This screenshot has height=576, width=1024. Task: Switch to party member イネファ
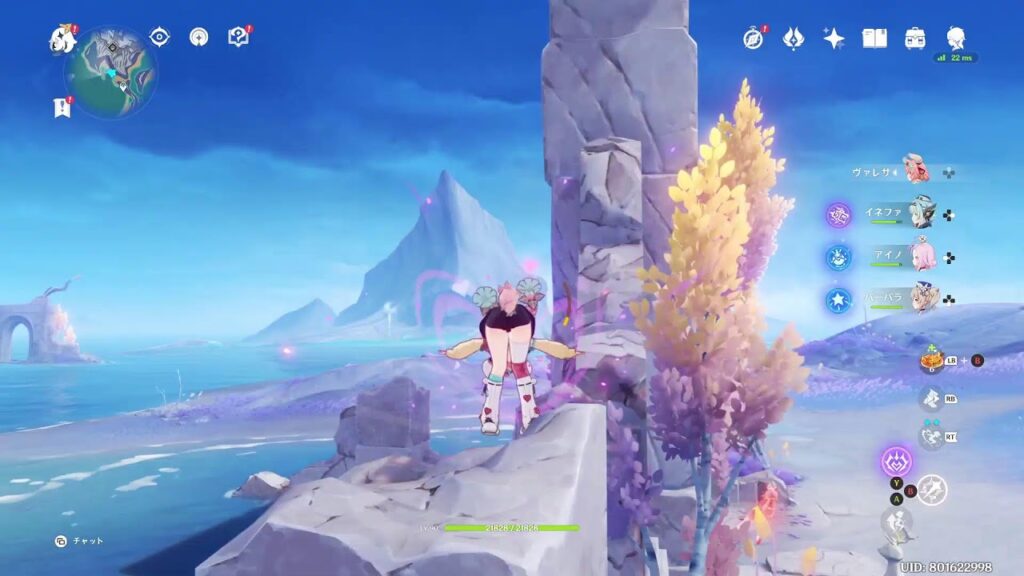pos(919,213)
